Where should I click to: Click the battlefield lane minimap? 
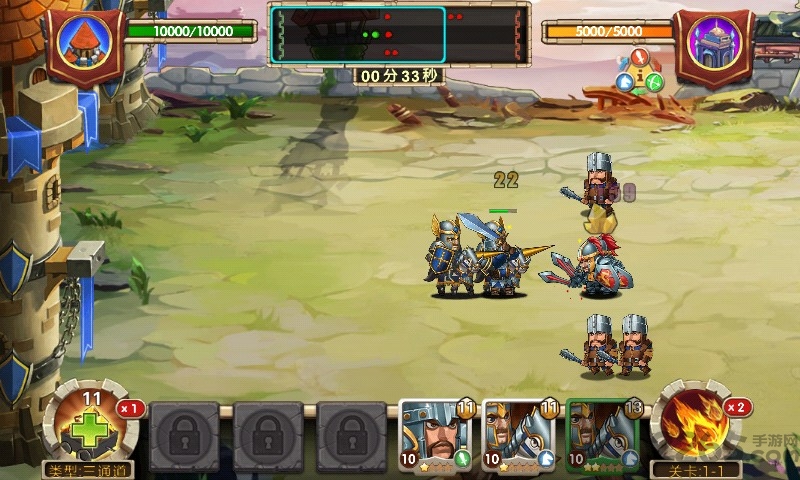click(x=358, y=34)
